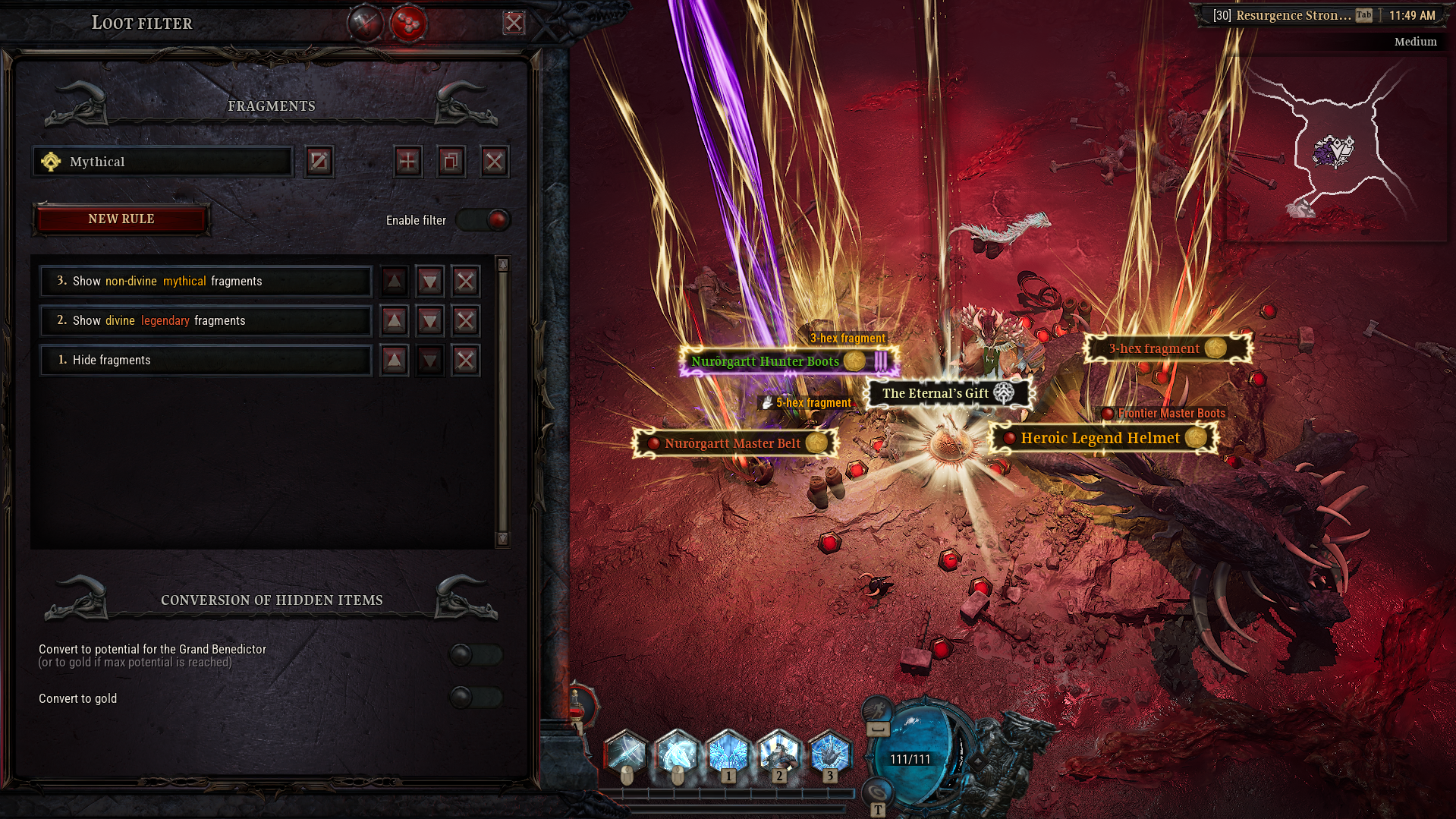Remove the Hide fragments rule with its X button
The image size is (1456, 819).
pyautogui.click(x=465, y=360)
